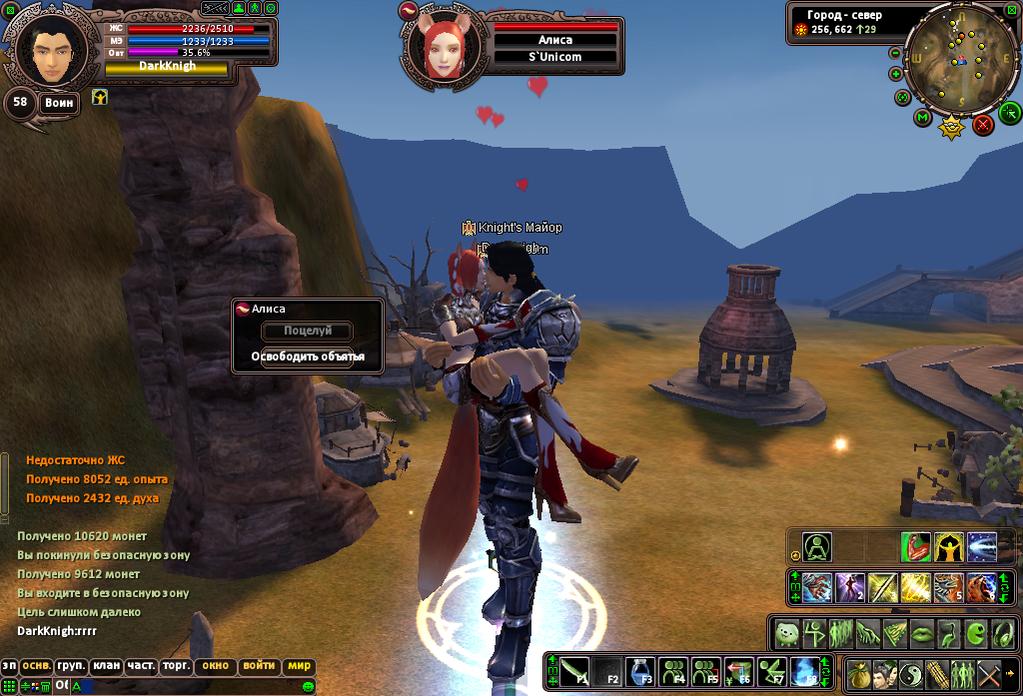Select DarkKnigh player portrait

coord(48,52)
